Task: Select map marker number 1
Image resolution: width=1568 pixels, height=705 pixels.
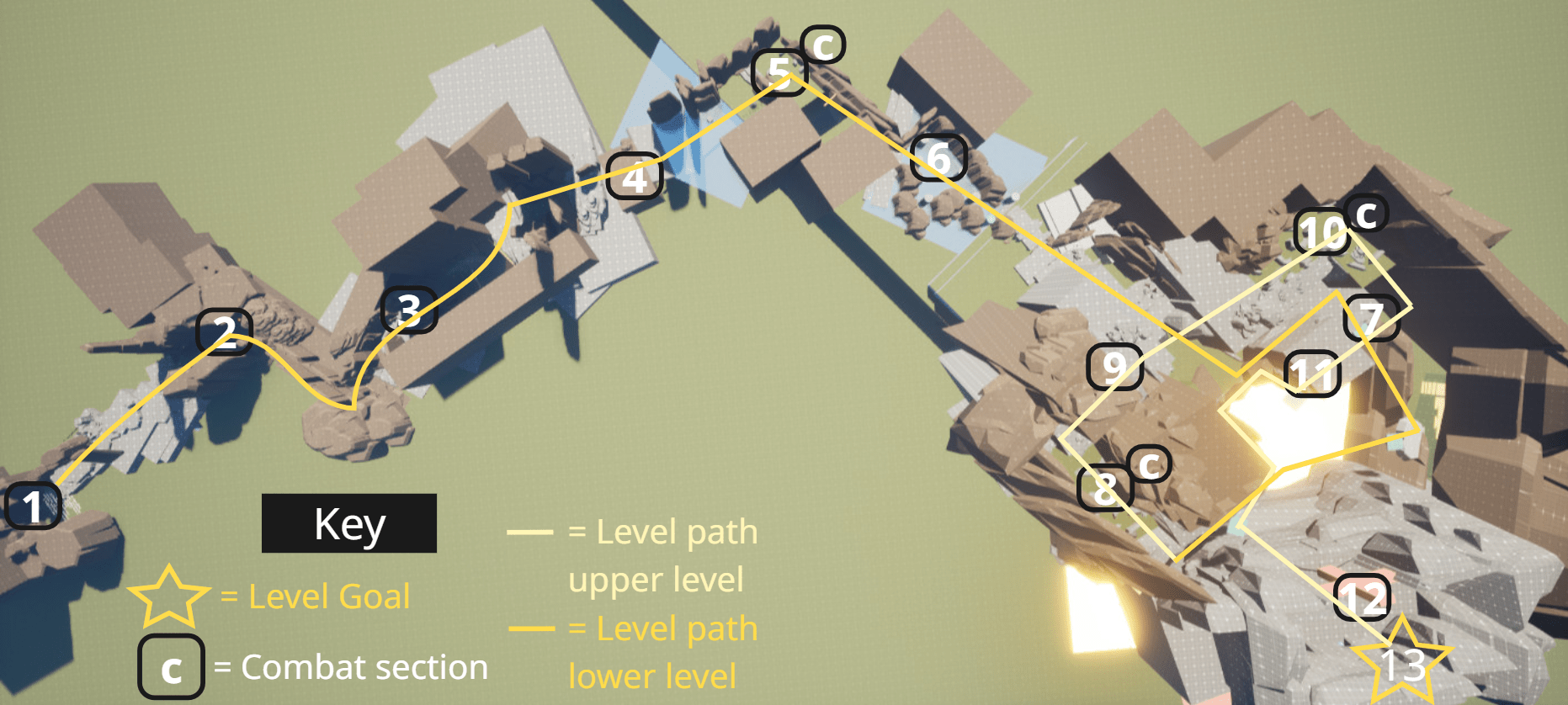Action: pos(32,506)
